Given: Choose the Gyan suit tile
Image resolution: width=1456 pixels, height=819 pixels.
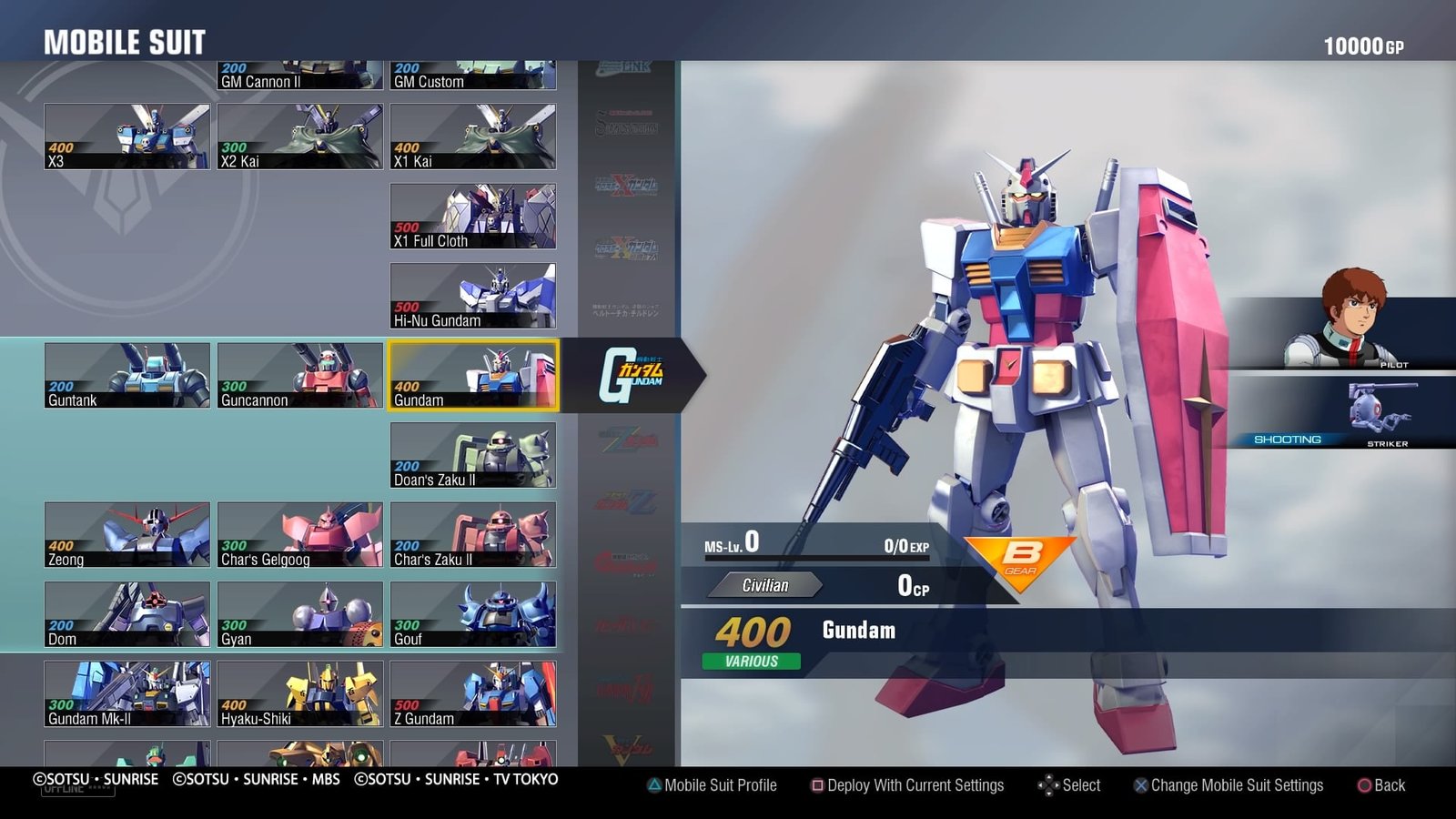Looking at the screenshot, I should [x=299, y=614].
